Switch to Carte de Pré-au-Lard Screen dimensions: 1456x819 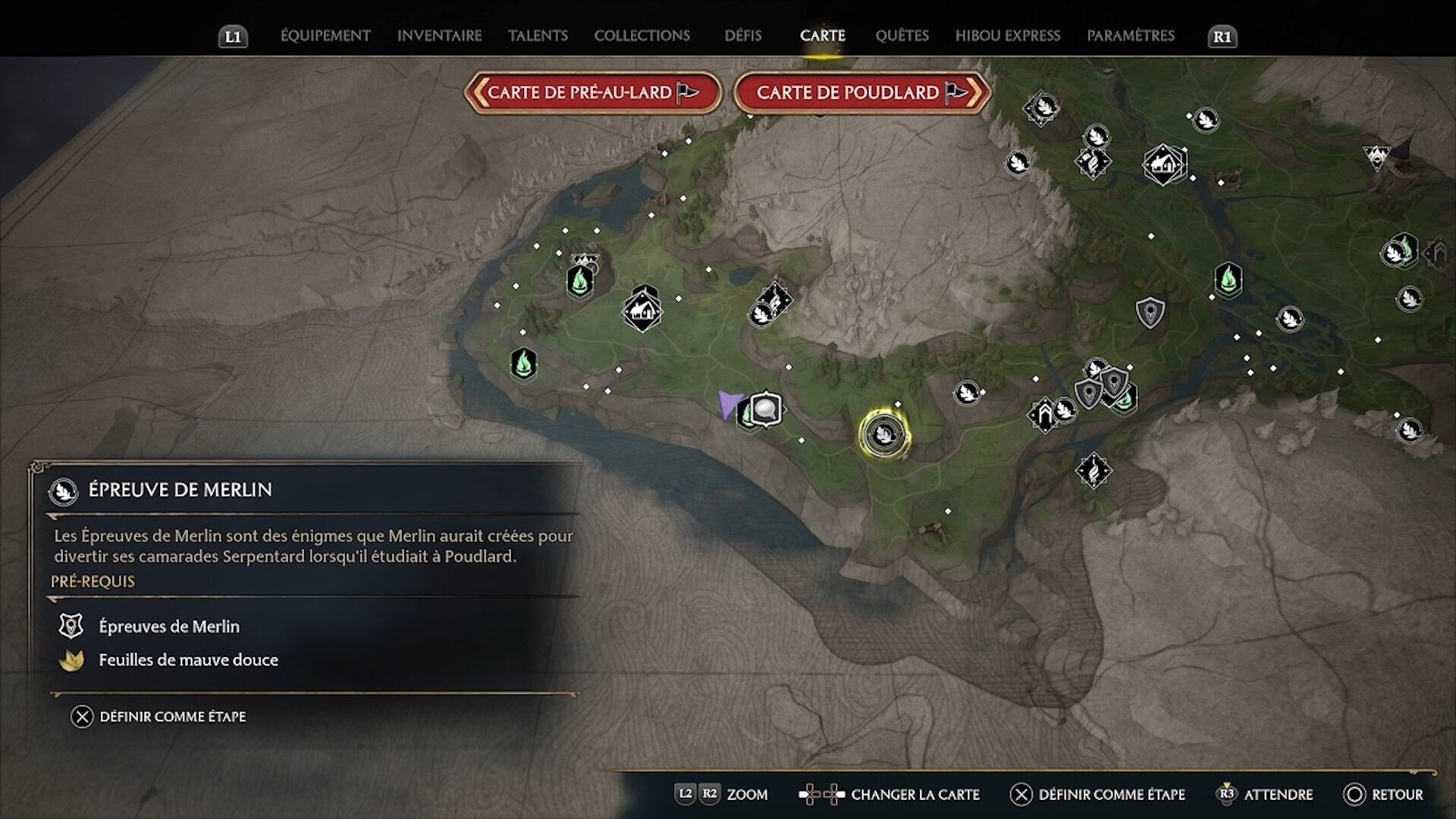click(x=592, y=93)
